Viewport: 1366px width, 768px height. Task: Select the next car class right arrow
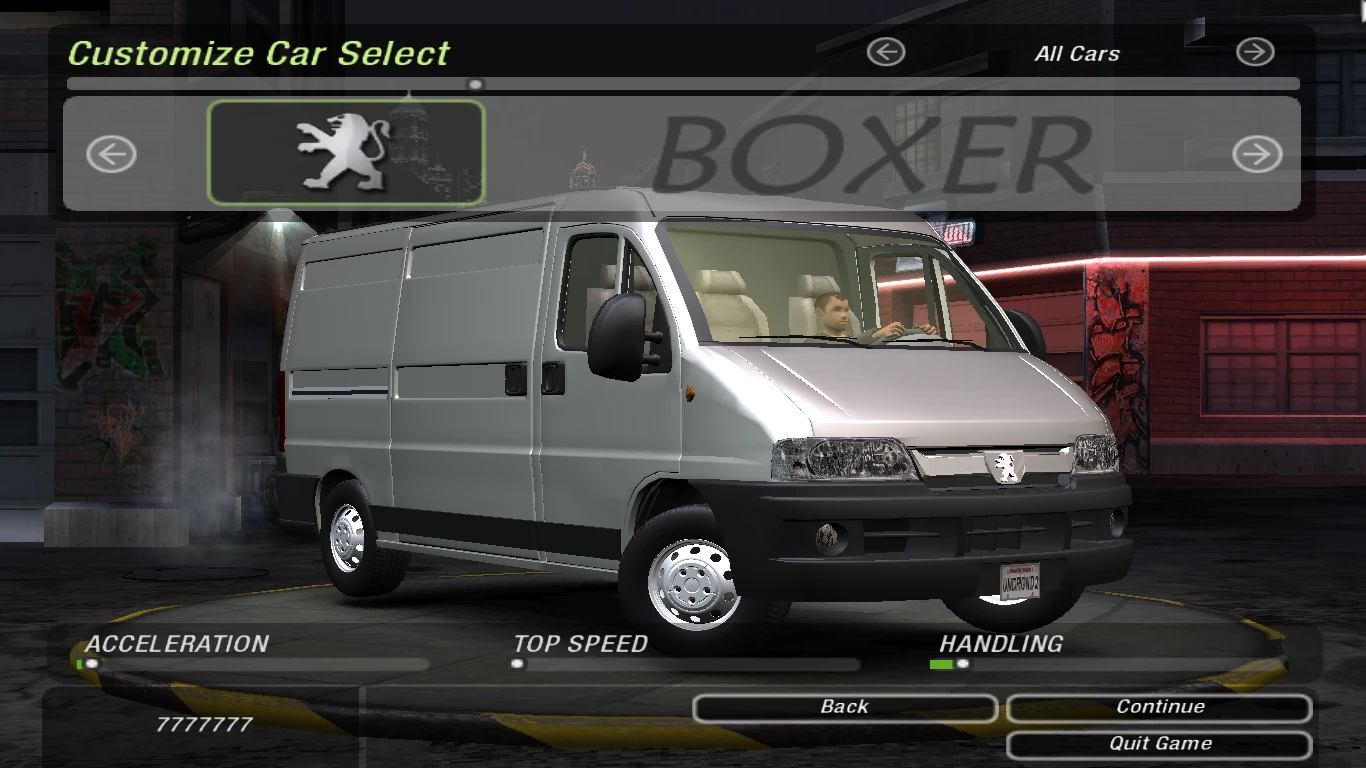1257,51
